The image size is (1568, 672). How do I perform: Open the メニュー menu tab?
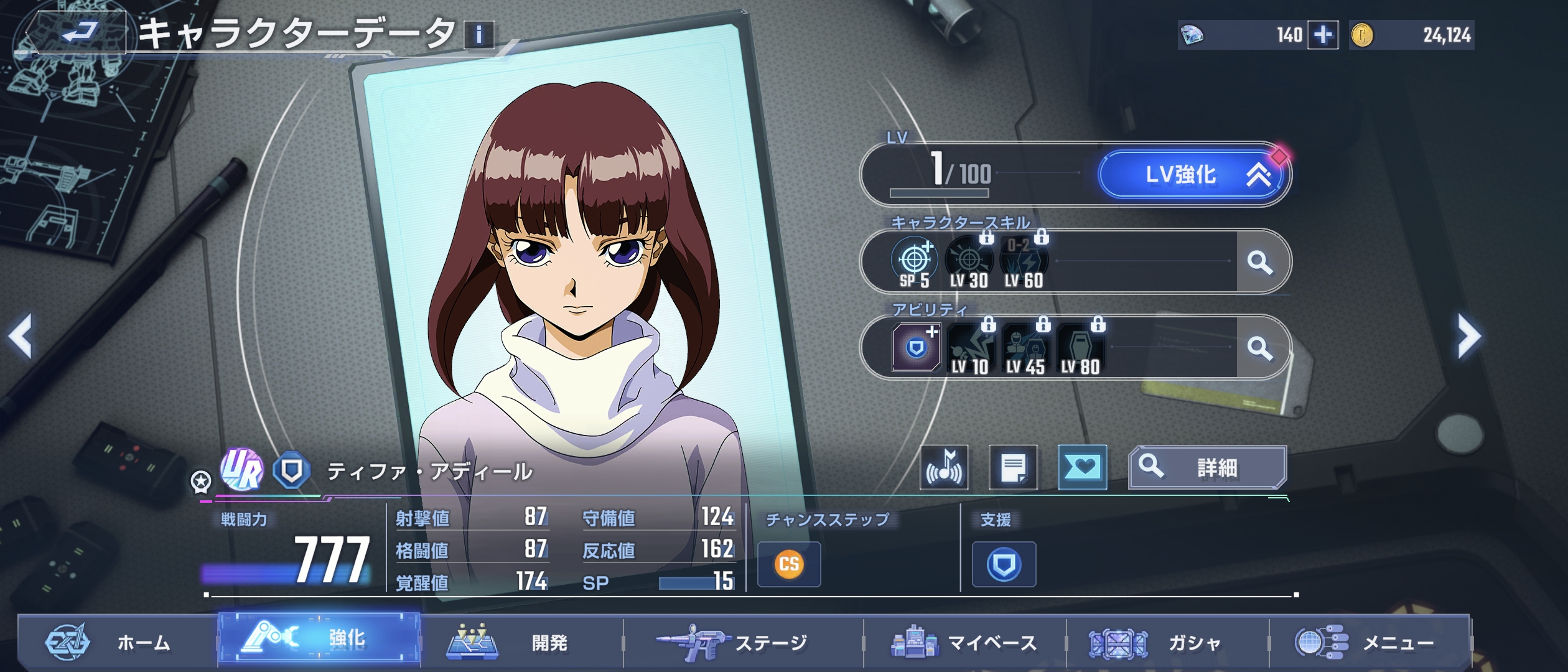(x=1369, y=642)
